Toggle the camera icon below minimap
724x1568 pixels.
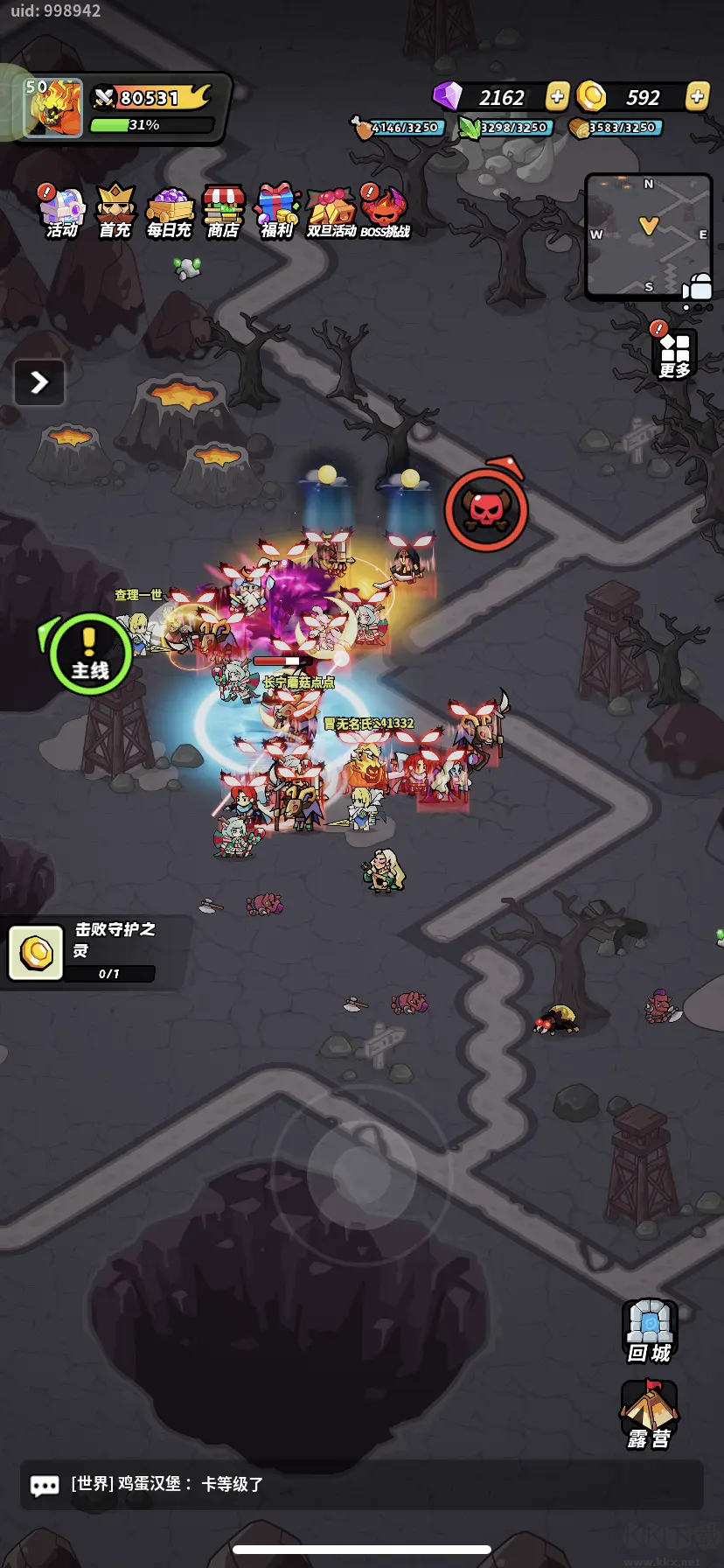tap(698, 287)
